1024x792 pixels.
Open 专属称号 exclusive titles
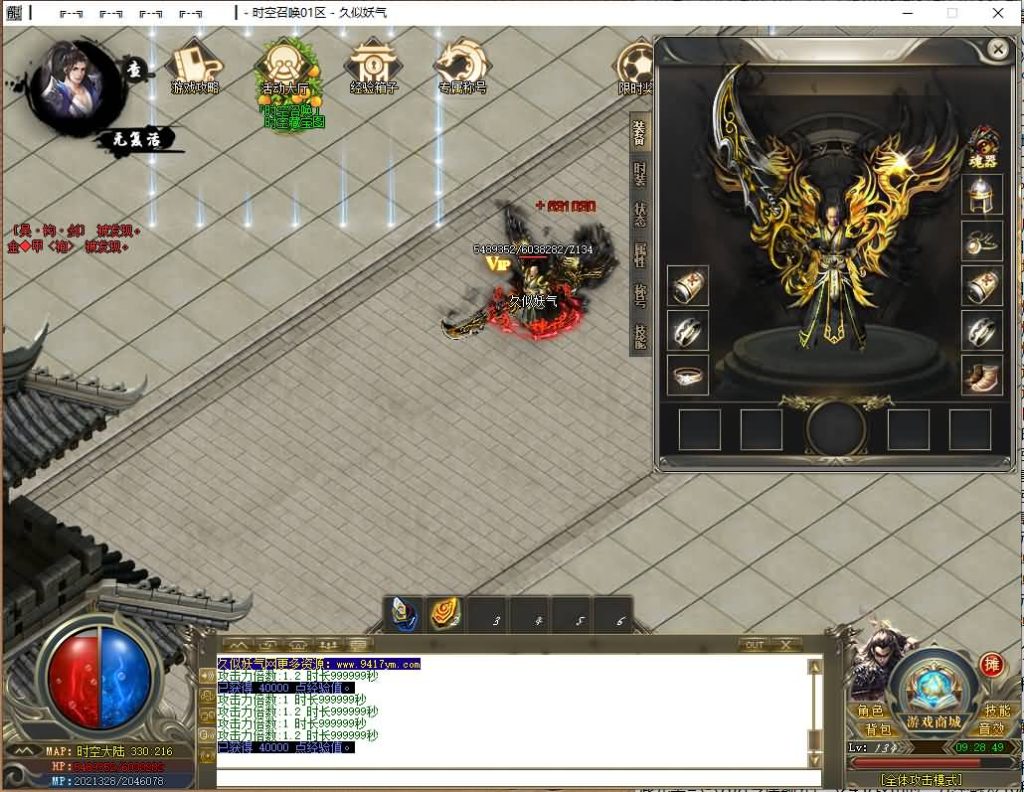461,68
